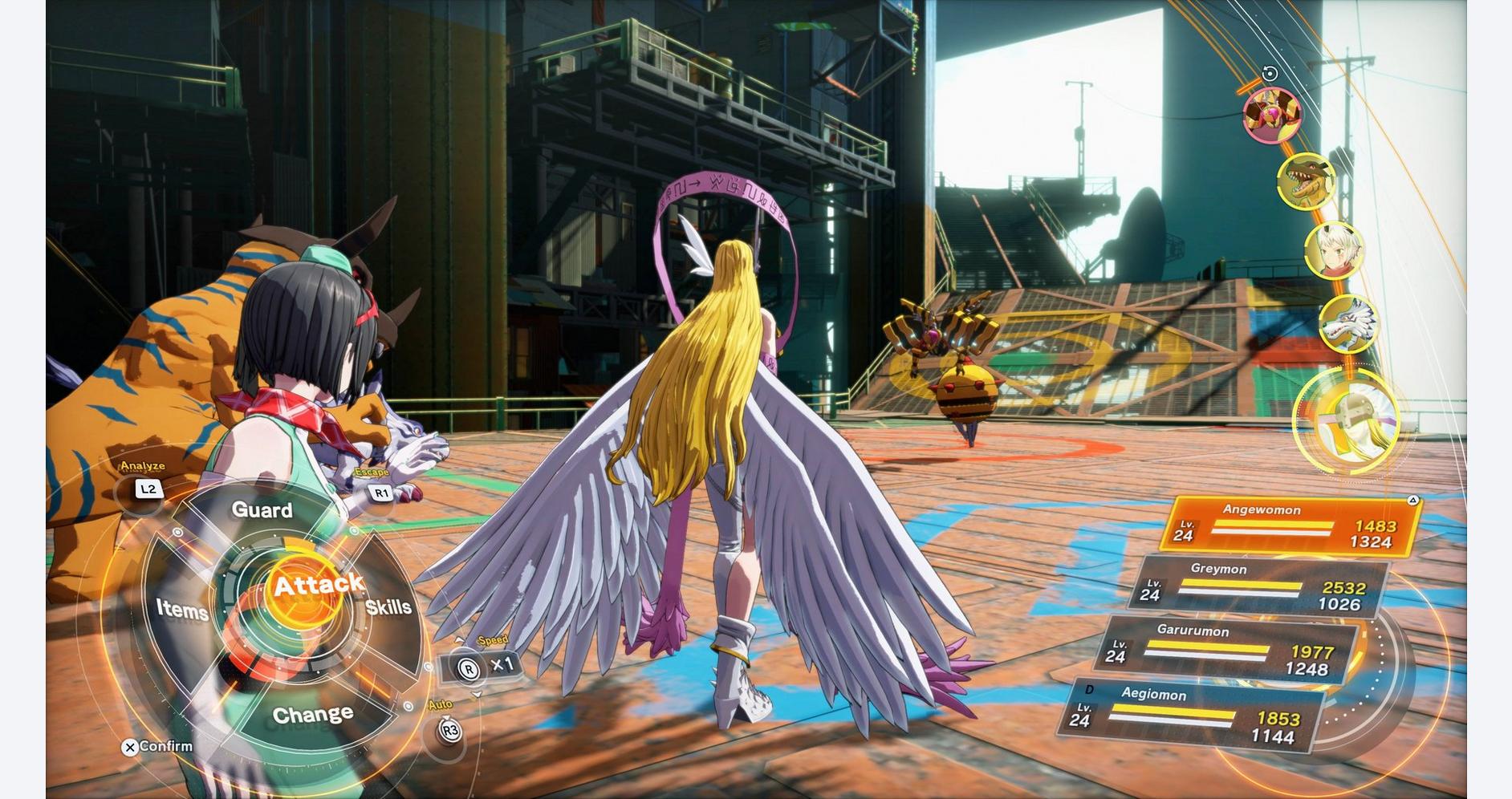Screen dimensions: 1512x799
Task: Click Angewomon's active turn portrait
Action: pyautogui.click(x=1349, y=421)
